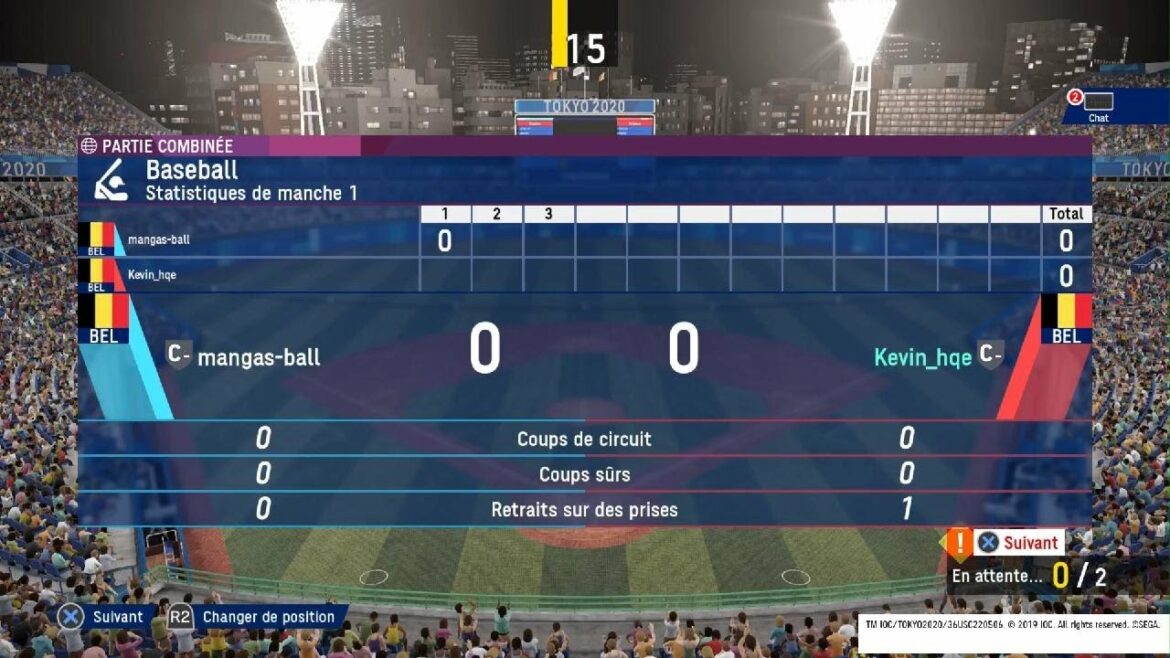Select Kevin_hqe player name
The width and height of the screenshot is (1170, 658).
tap(922, 357)
